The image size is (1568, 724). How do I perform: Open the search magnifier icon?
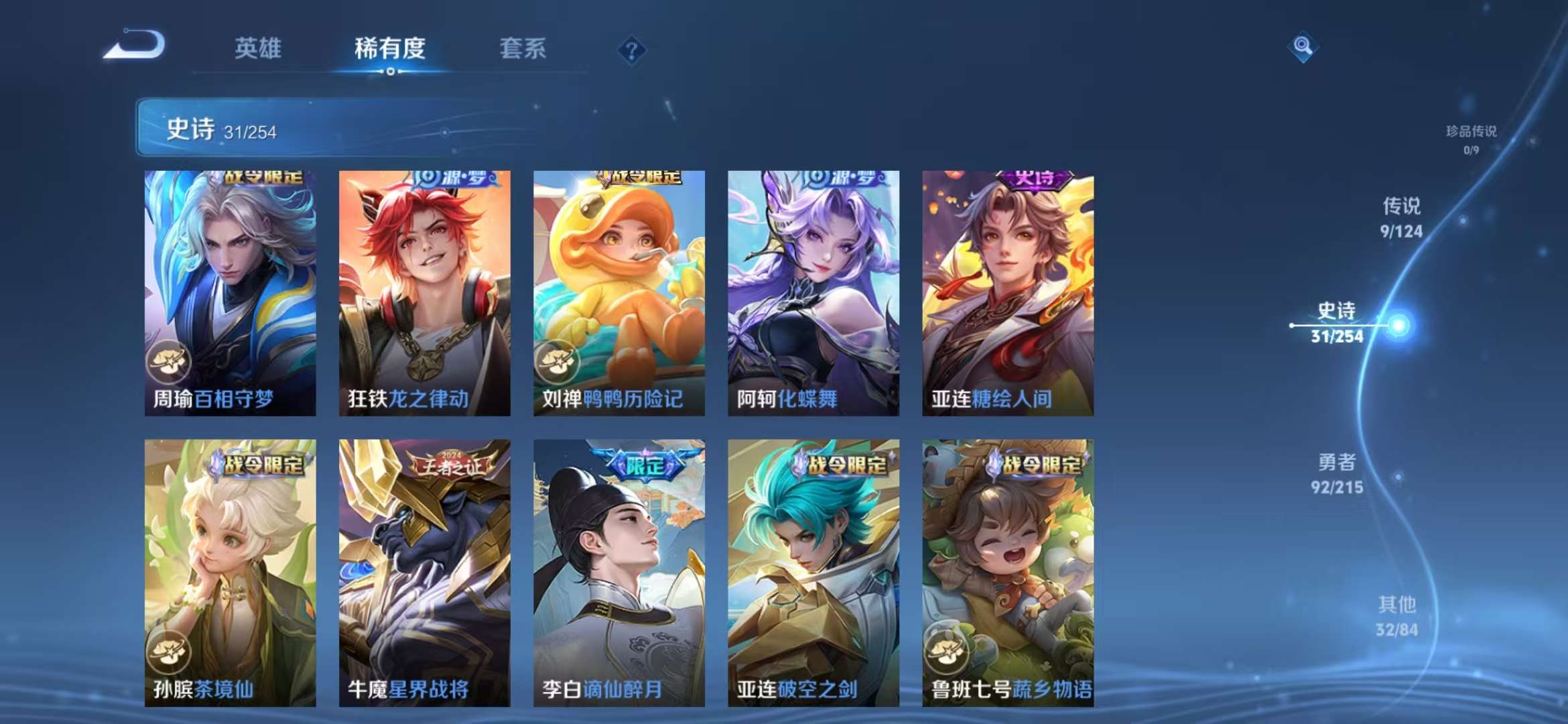(x=1304, y=48)
